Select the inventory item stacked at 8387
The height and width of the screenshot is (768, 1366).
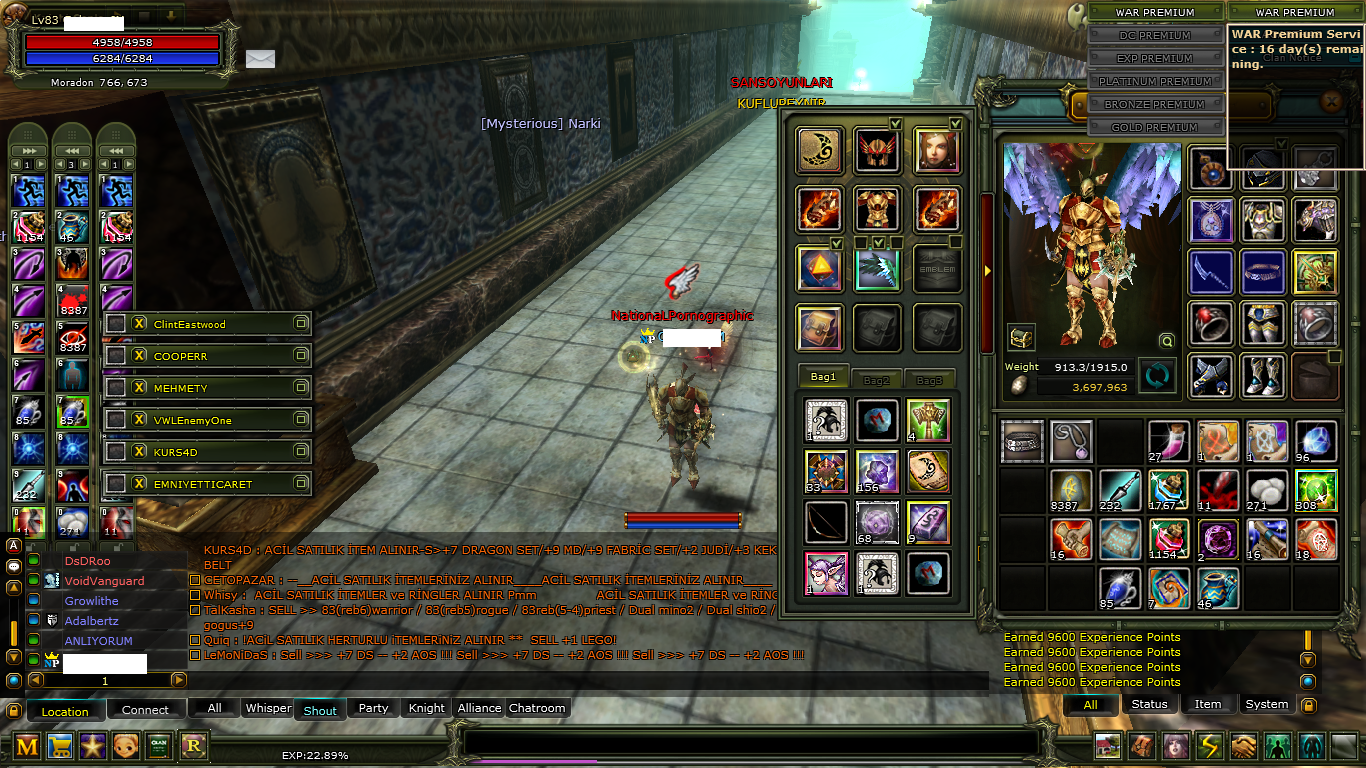coord(1070,491)
